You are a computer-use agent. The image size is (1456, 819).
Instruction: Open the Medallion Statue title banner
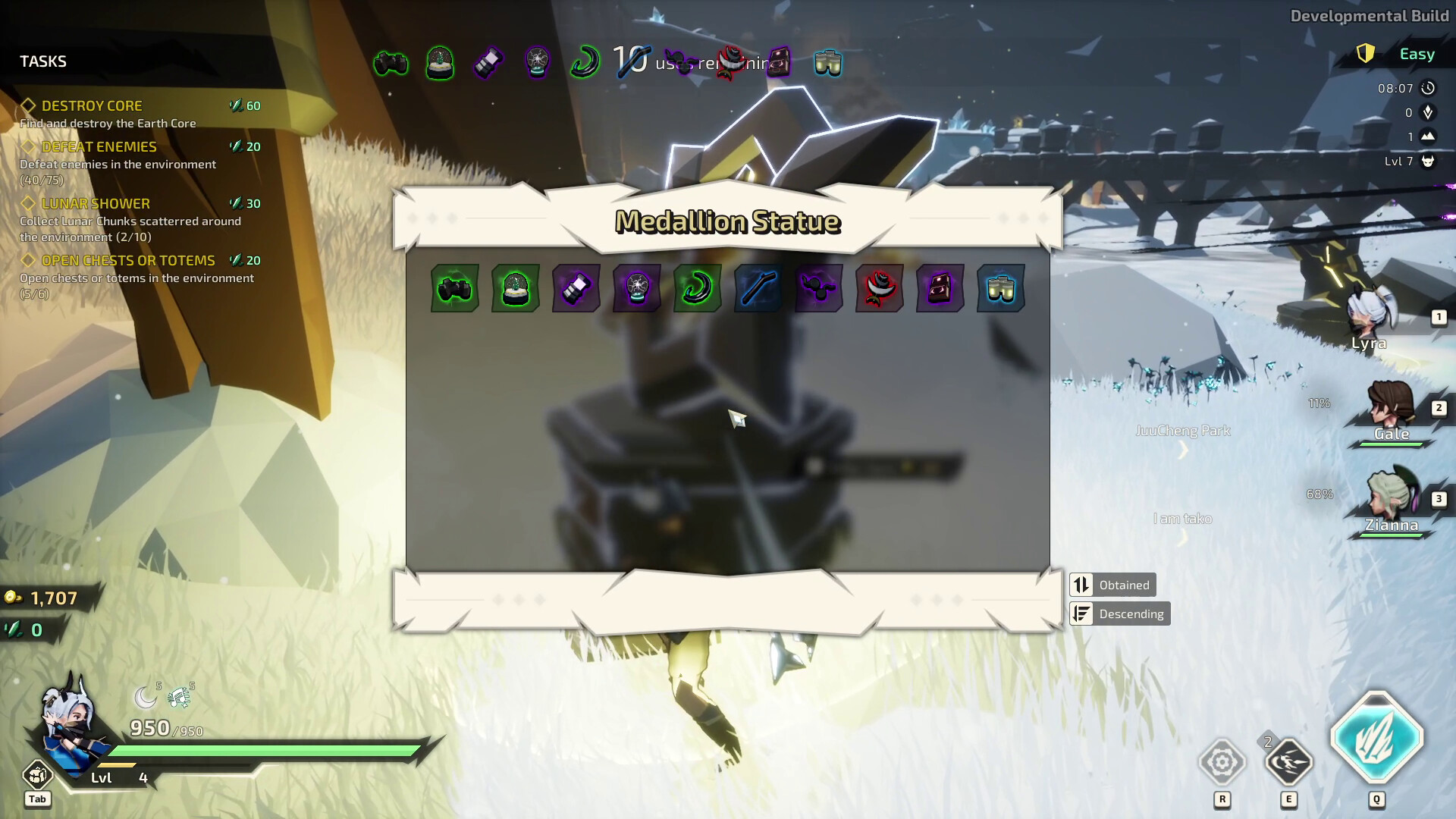tap(728, 221)
